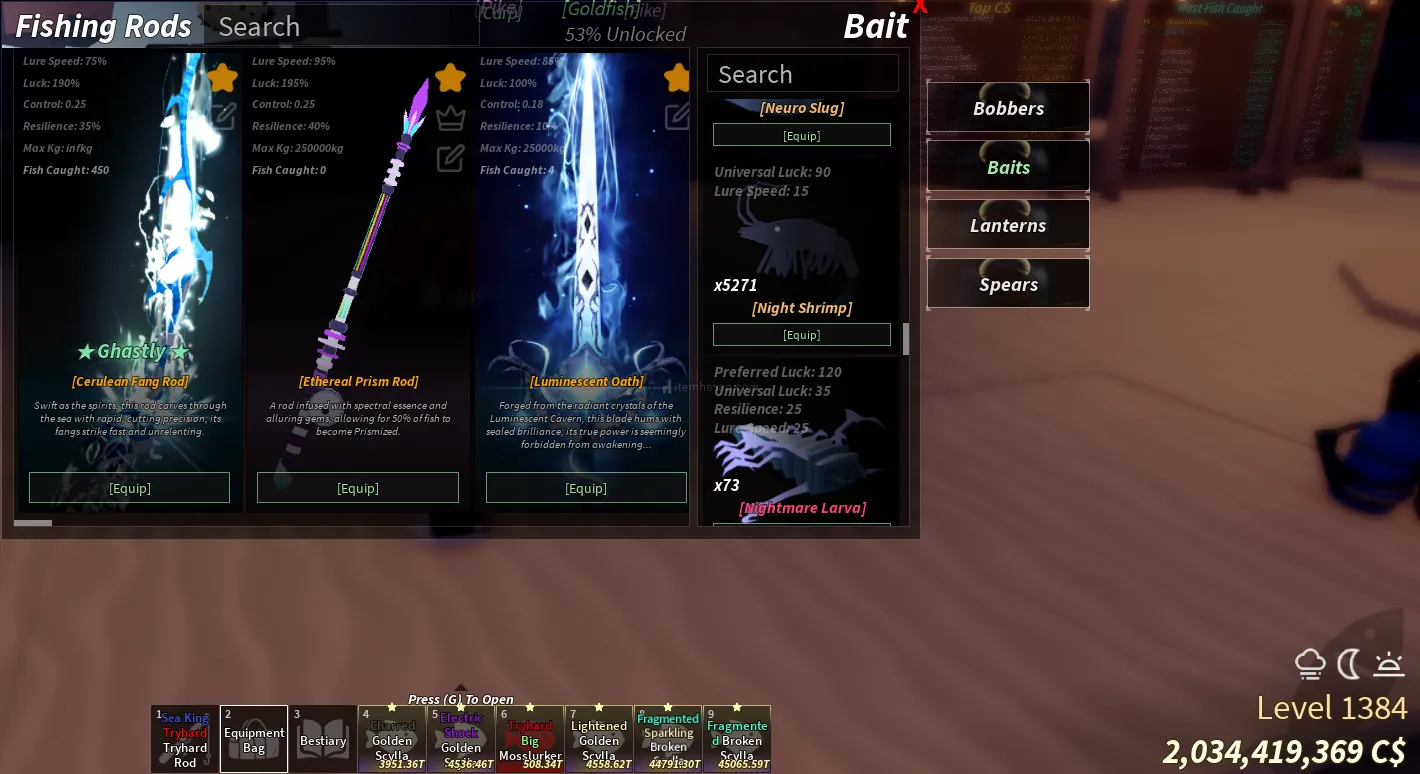This screenshot has height=774, width=1420.
Task: Open the Equipment Bag hotbar slot
Action: (254, 740)
